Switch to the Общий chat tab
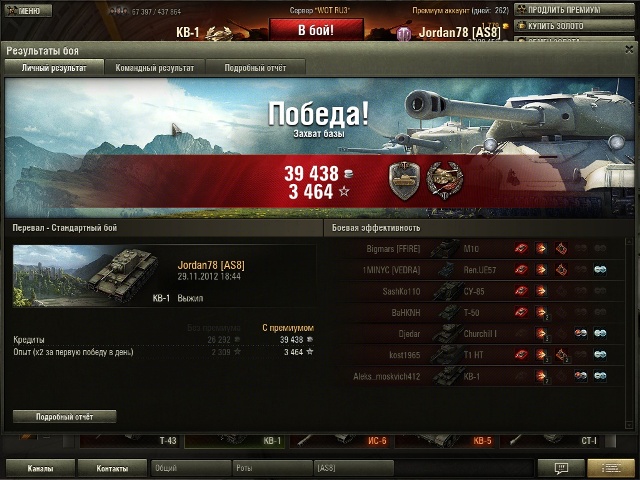 click(x=190, y=467)
